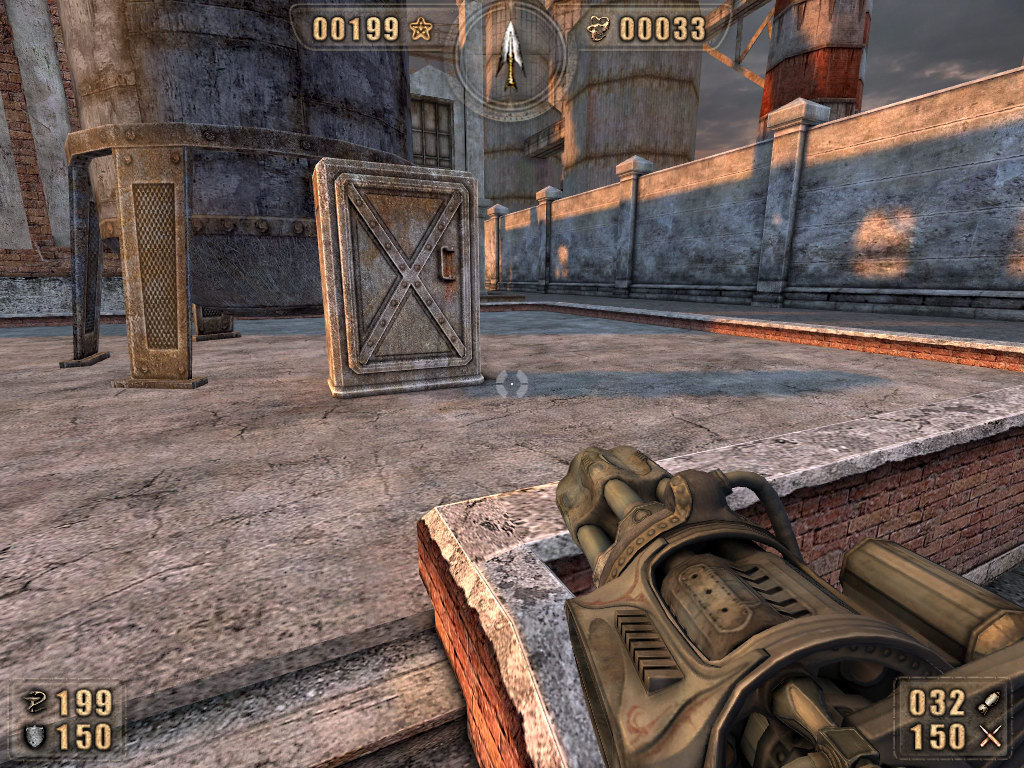Select the health icon beside 199
1024x768 pixels.
[x=34, y=703]
